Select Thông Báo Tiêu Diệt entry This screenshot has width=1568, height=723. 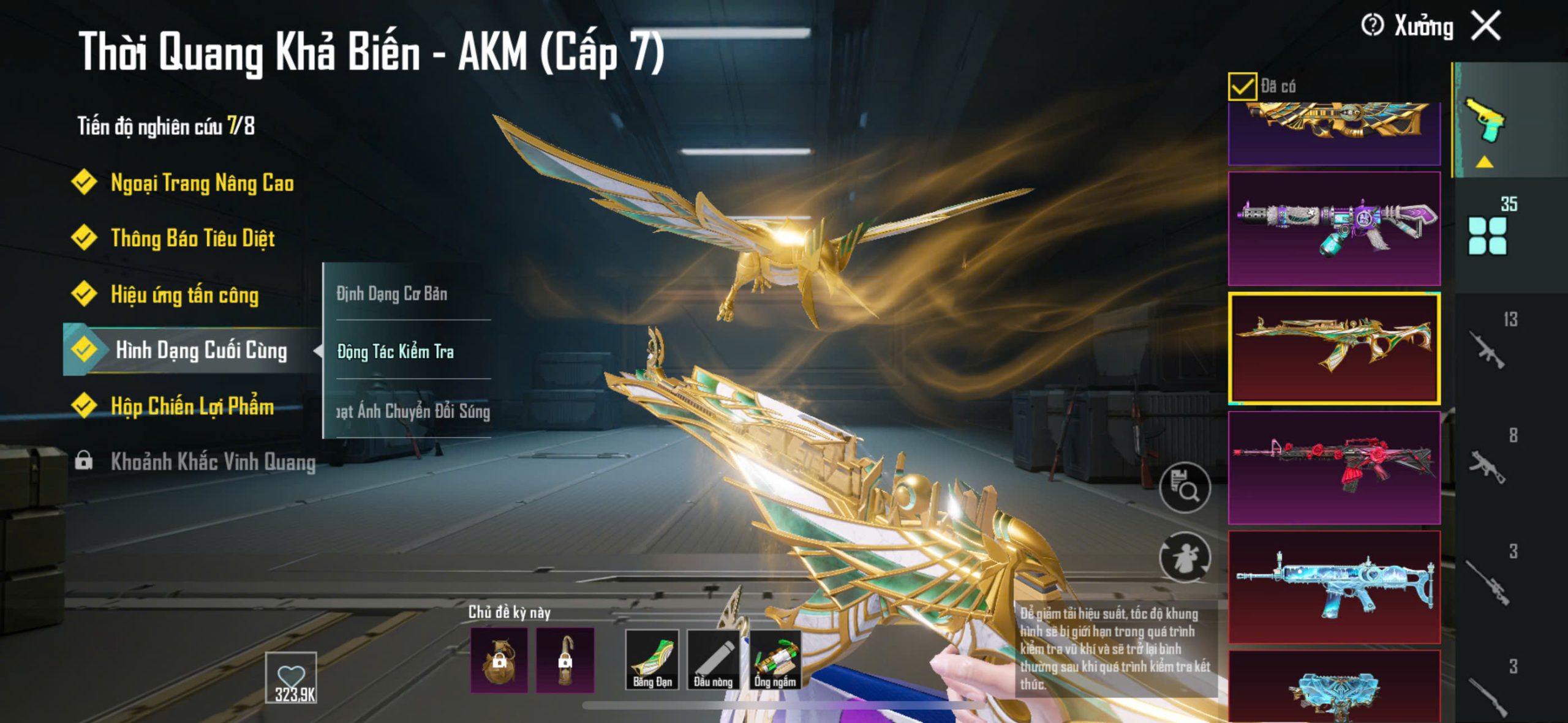point(192,238)
